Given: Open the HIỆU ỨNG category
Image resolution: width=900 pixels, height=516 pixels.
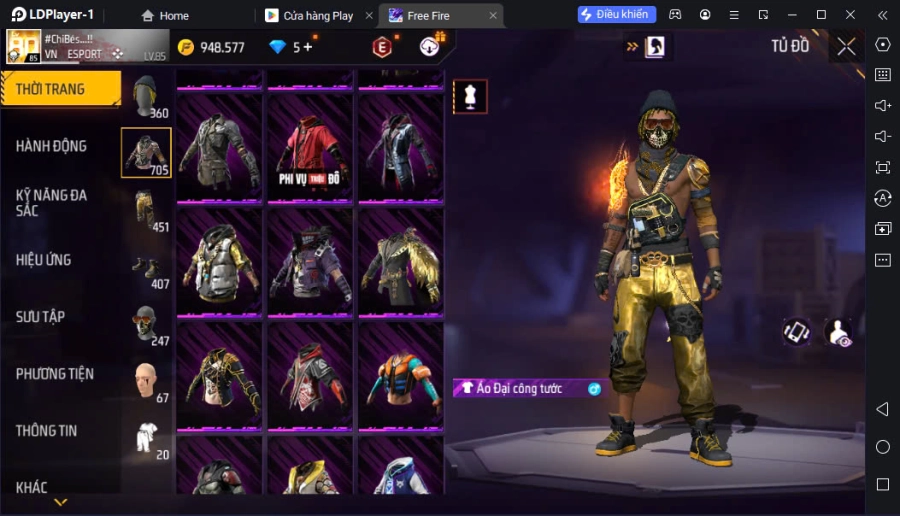Looking at the screenshot, I should 44,260.
